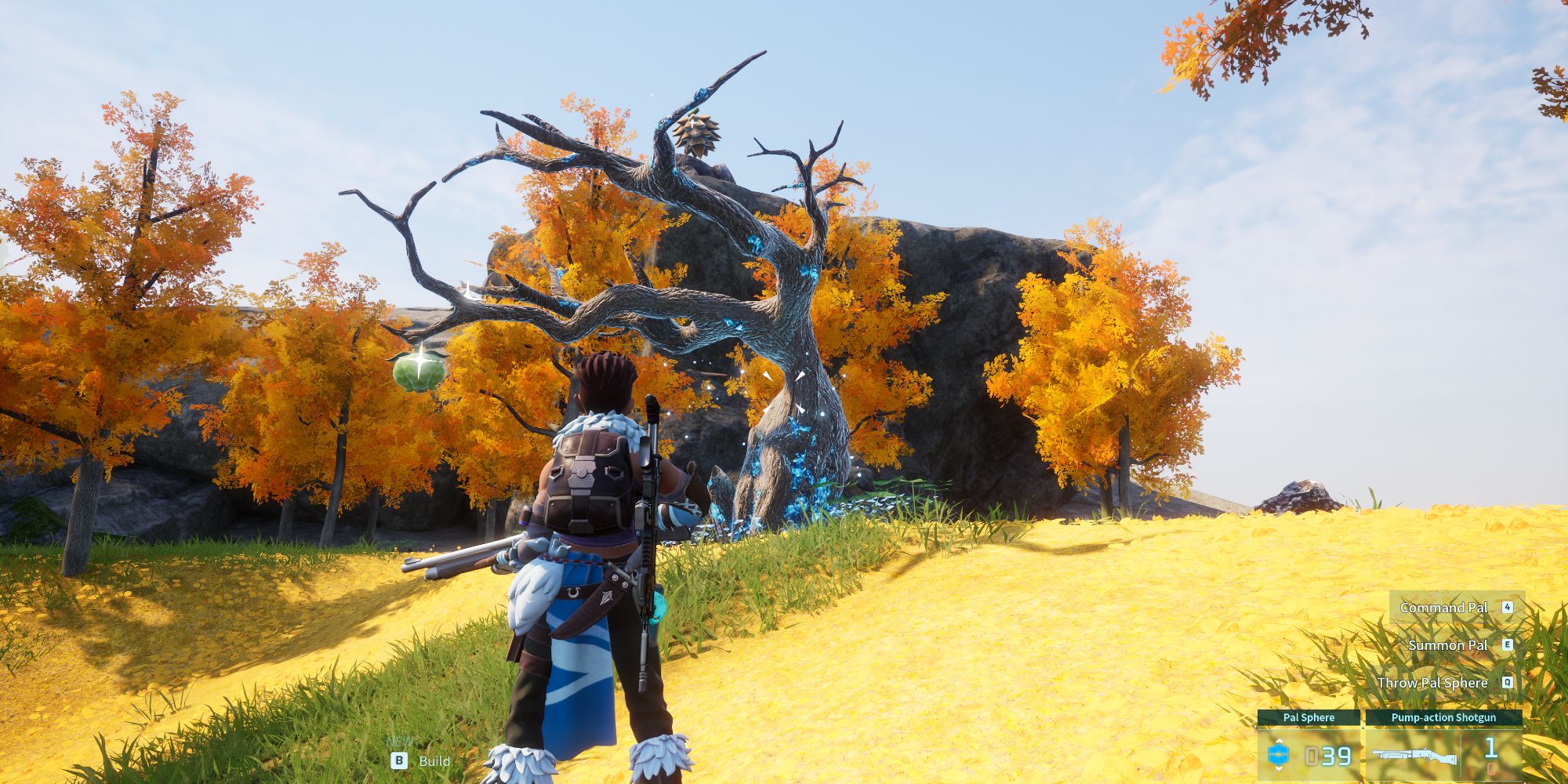Select the 'Pal Sphere' slot header tab
1568x784 pixels.
coord(1308,717)
